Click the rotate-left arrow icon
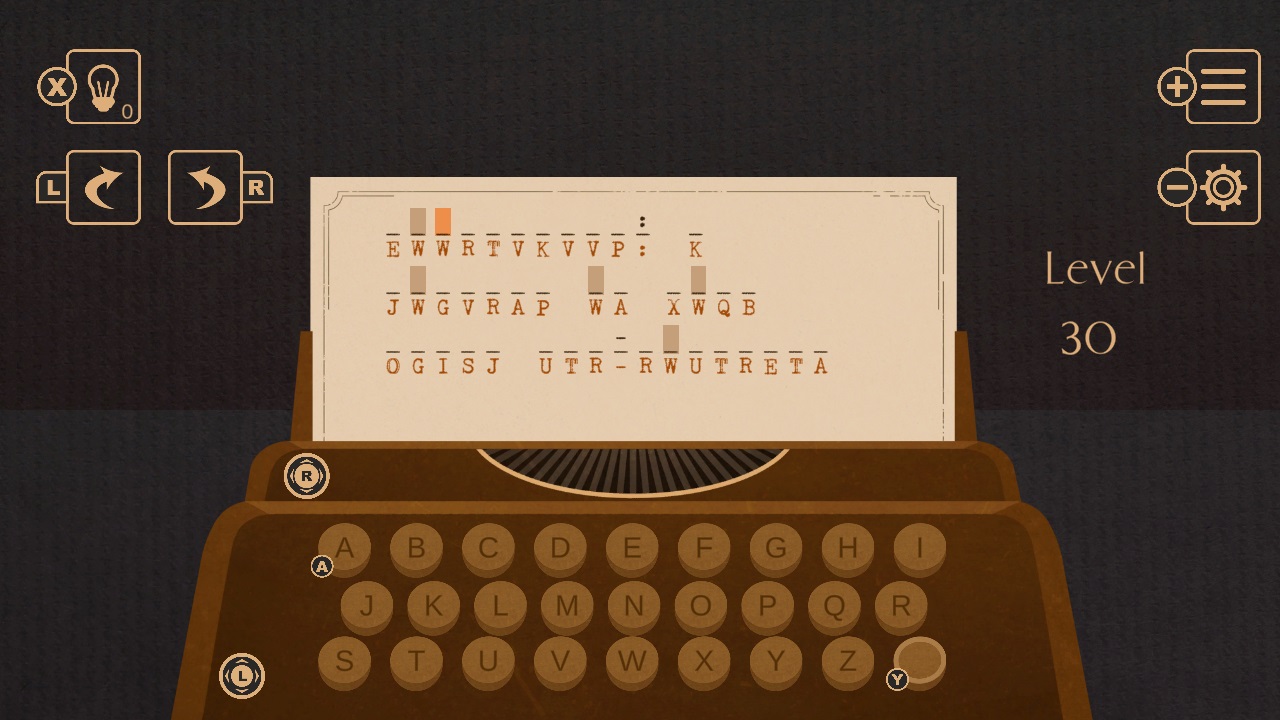1280x720 pixels. pyautogui.click(x=103, y=187)
